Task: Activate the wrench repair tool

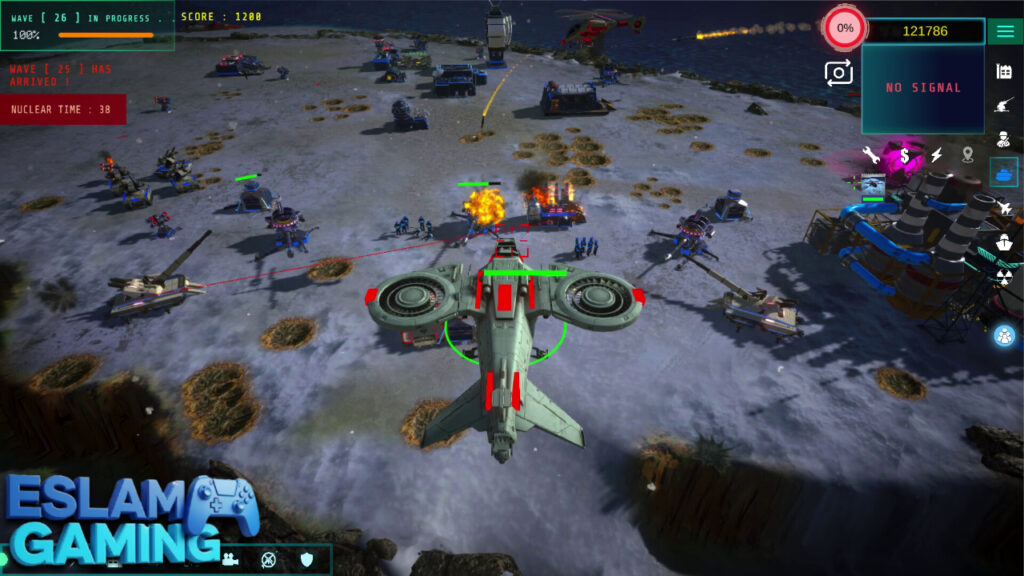Action: [x=871, y=155]
